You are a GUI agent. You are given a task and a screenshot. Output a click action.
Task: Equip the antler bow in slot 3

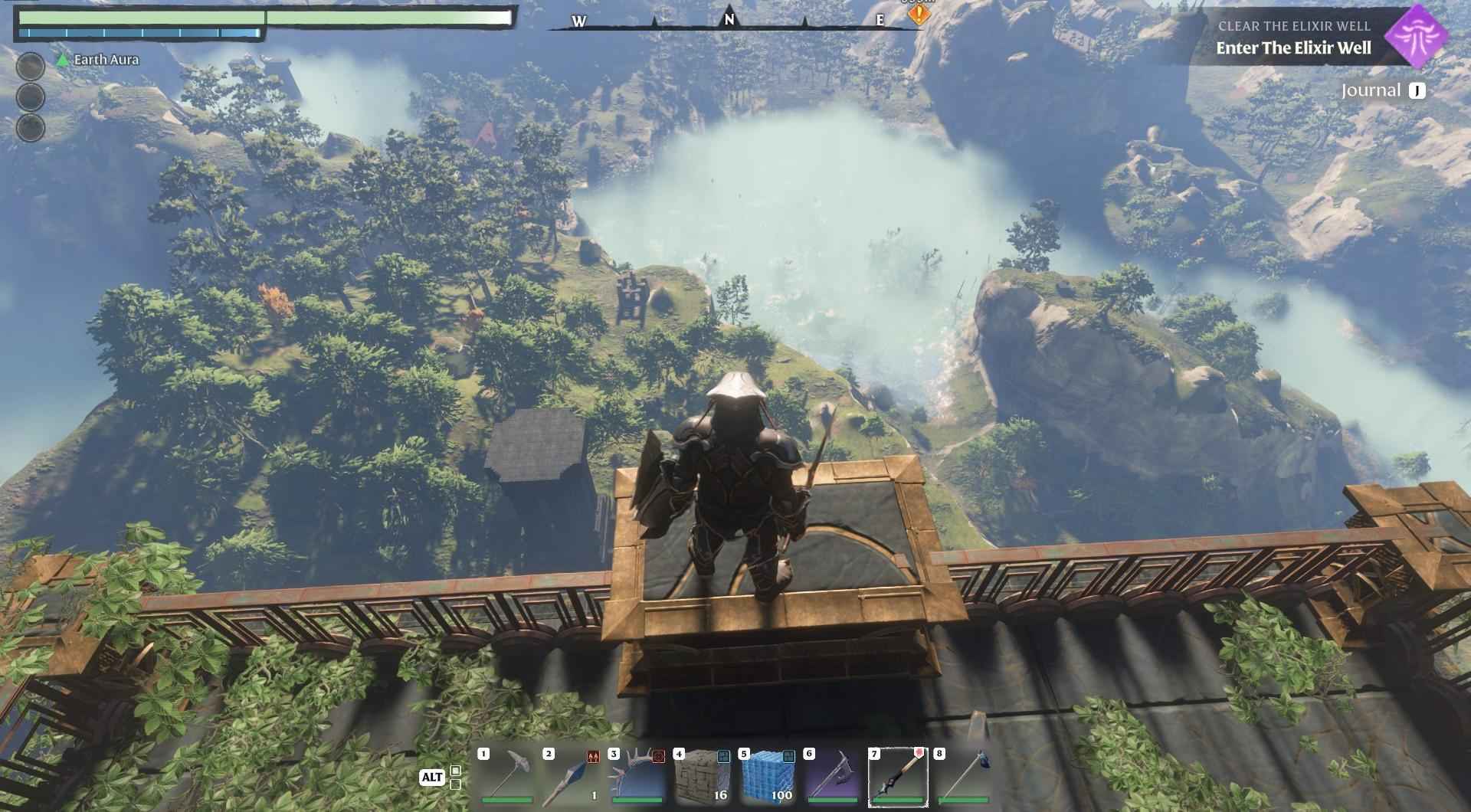coord(637,777)
